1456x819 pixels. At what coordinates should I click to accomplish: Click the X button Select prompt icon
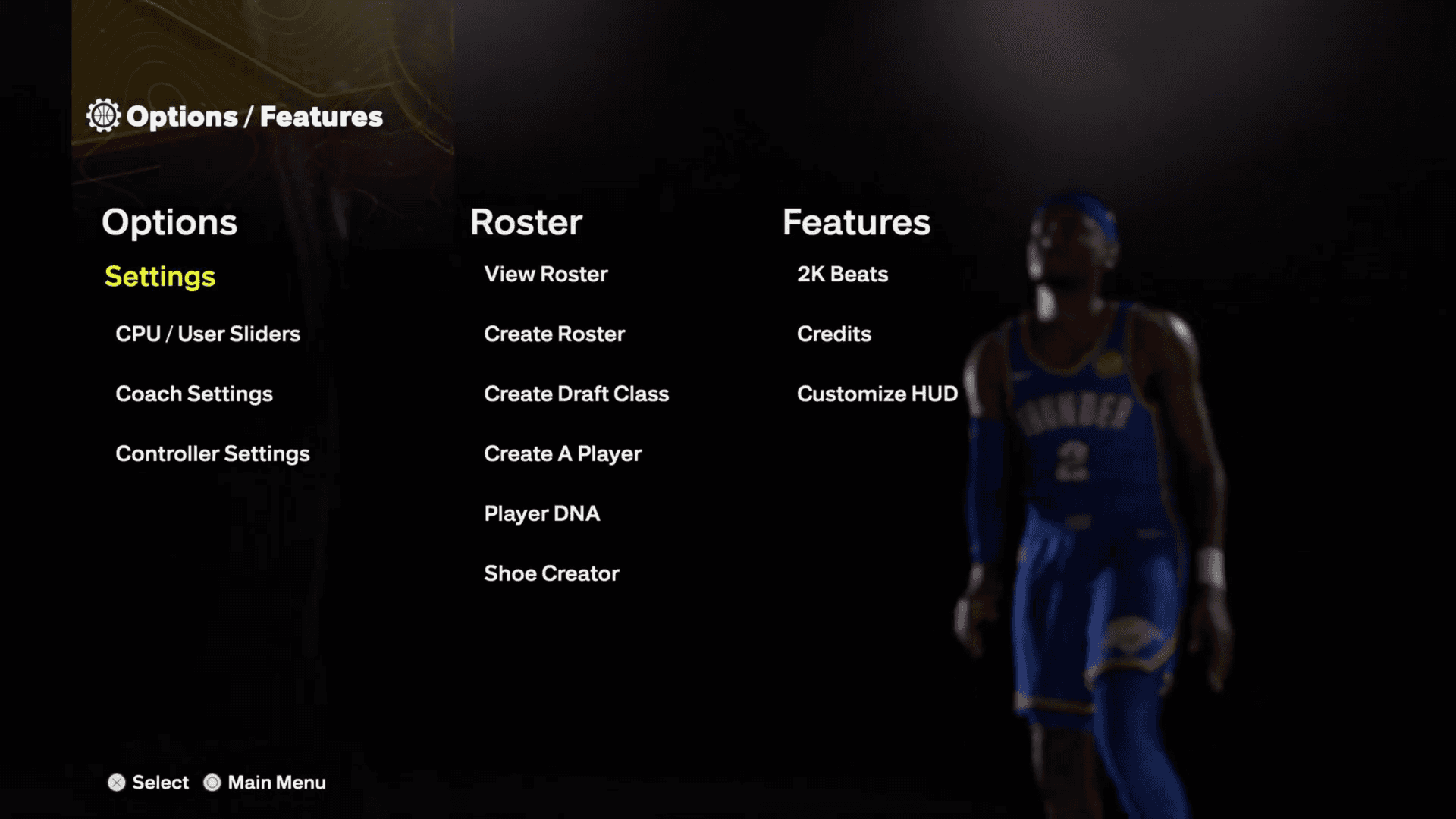pos(117,782)
